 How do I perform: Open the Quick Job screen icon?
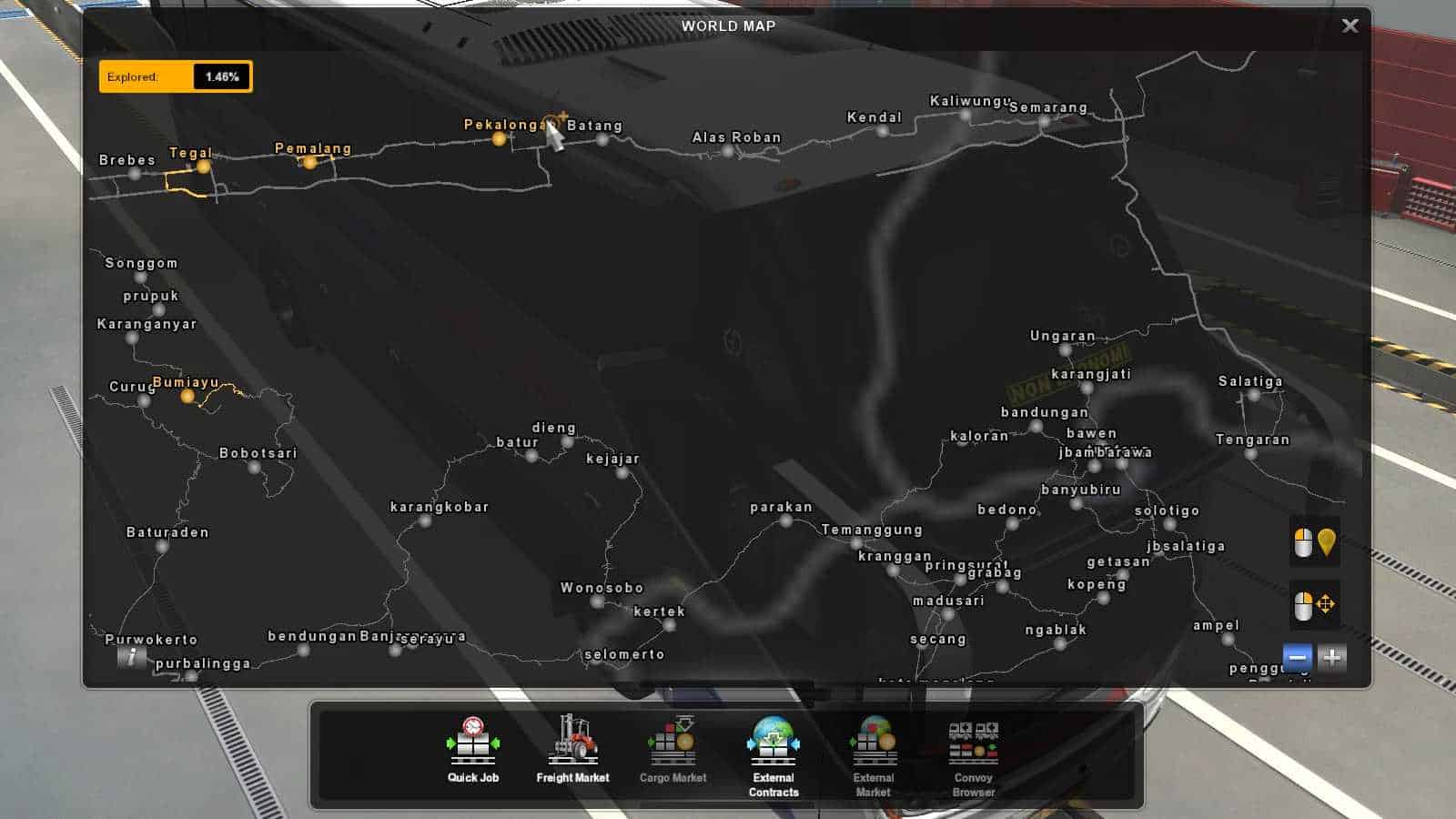pyautogui.click(x=471, y=742)
